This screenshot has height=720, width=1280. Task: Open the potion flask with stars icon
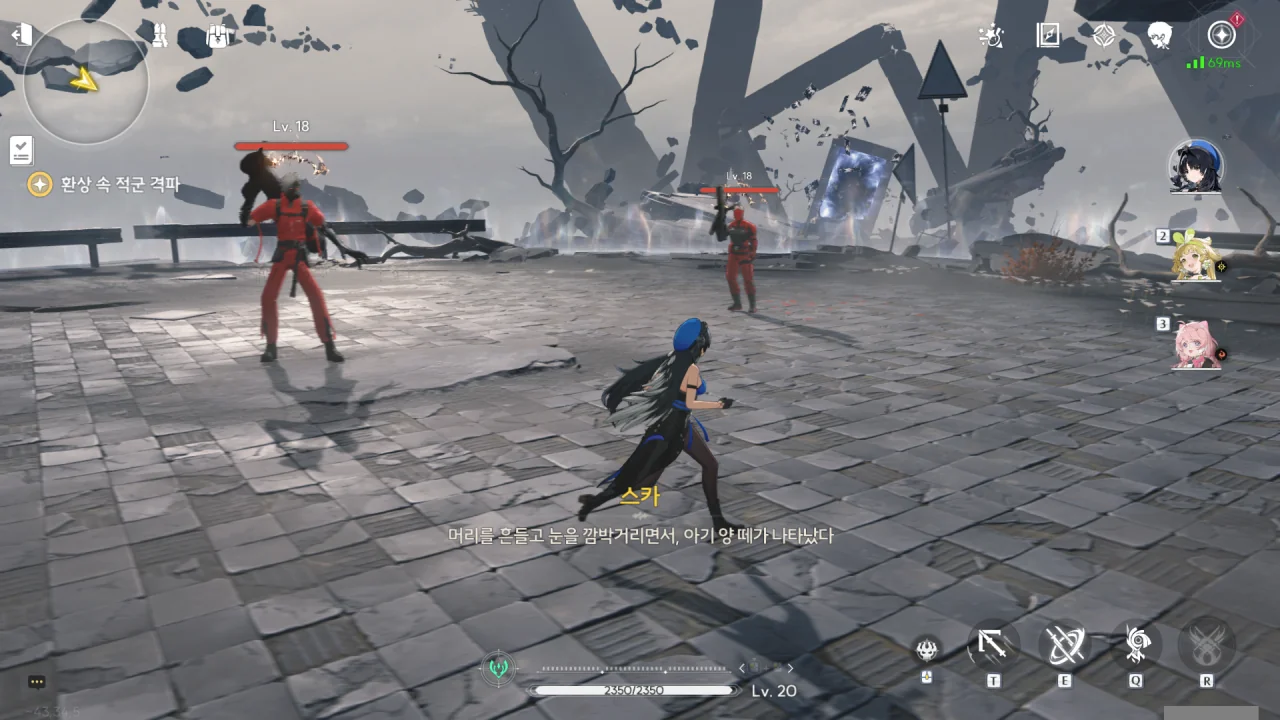pos(989,36)
